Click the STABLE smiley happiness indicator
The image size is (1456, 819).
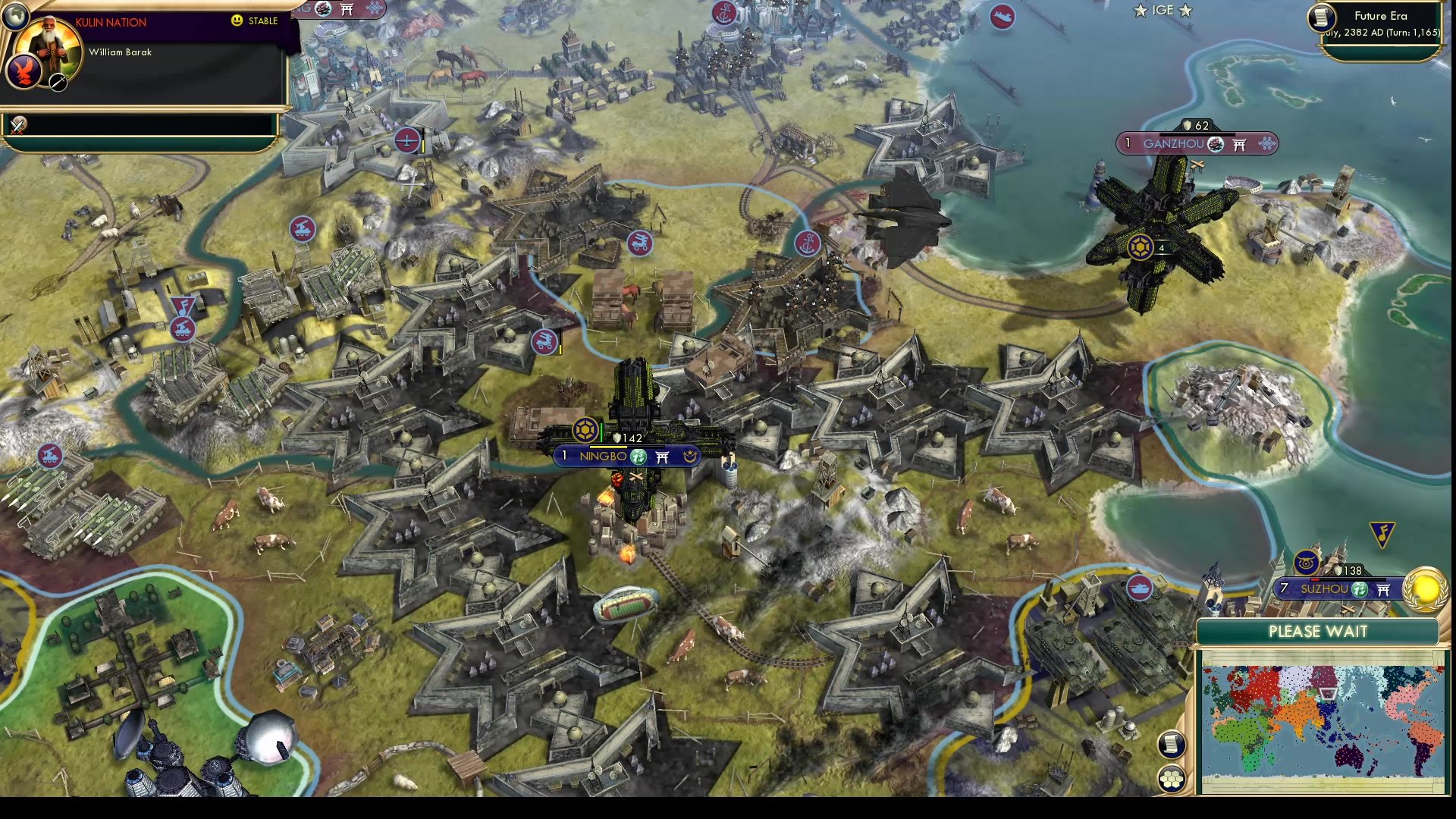pyautogui.click(x=236, y=21)
